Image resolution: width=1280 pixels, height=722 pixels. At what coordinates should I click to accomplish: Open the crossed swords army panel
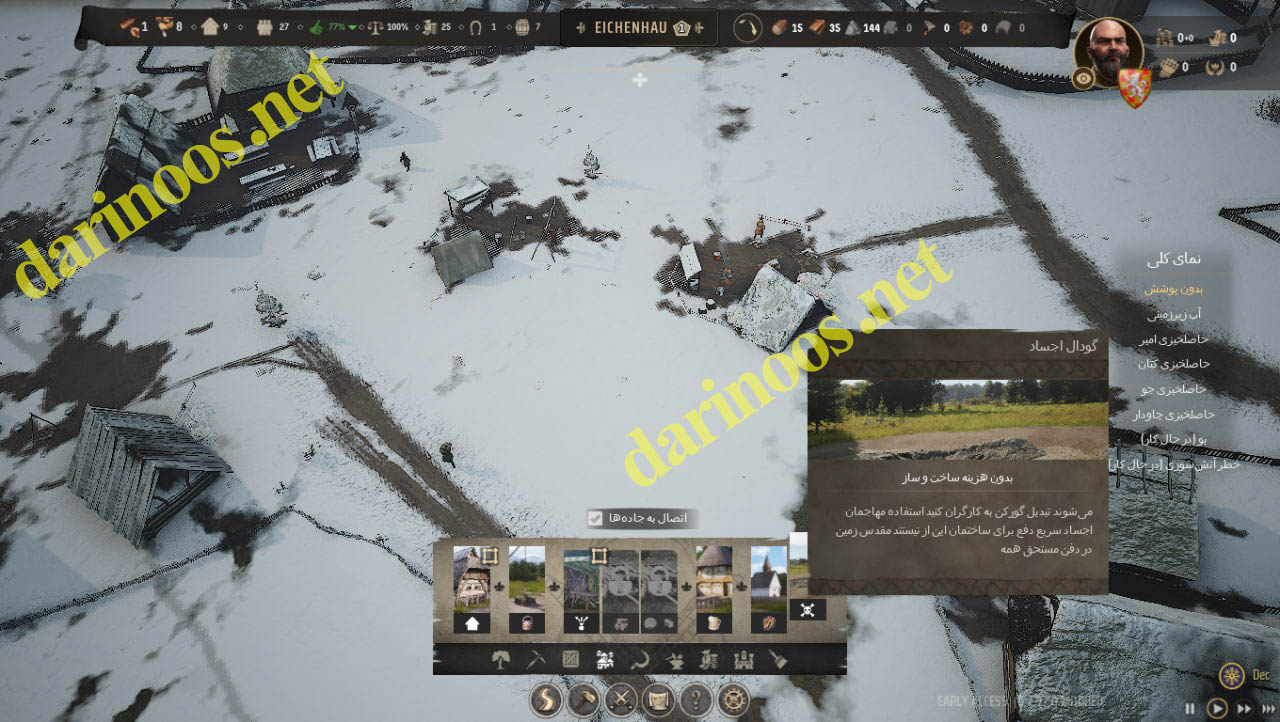621,699
